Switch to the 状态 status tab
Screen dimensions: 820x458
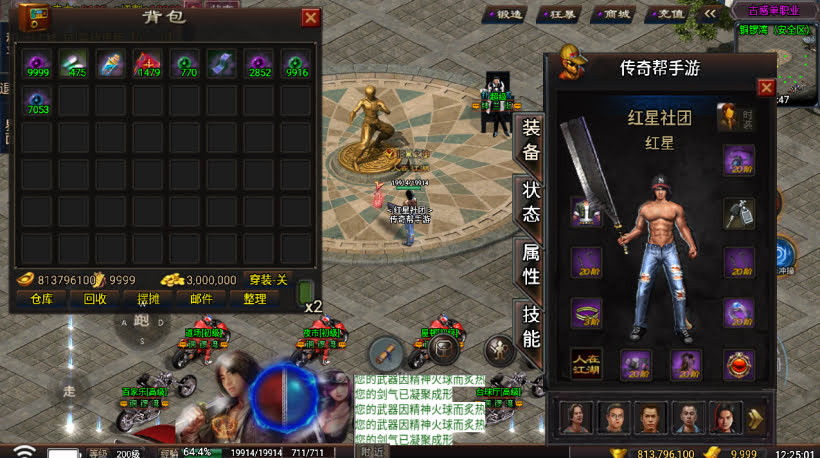pyautogui.click(x=530, y=201)
